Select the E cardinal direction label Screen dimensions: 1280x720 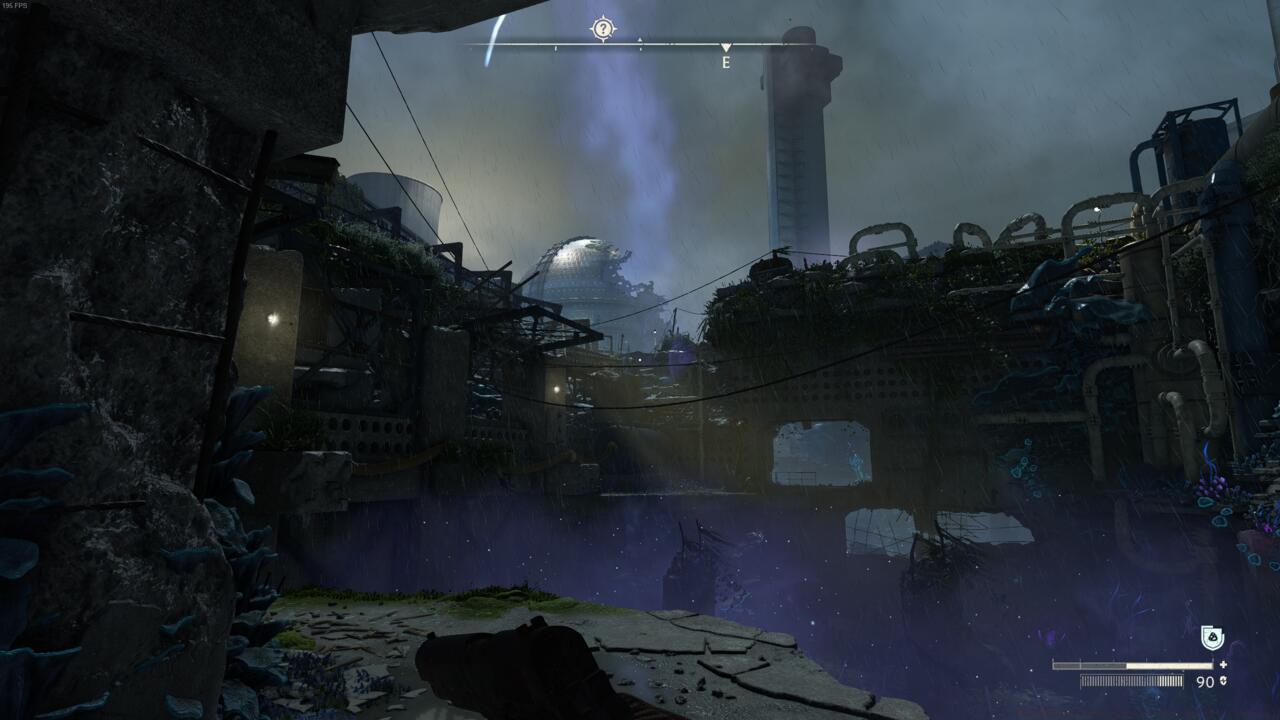(725, 62)
